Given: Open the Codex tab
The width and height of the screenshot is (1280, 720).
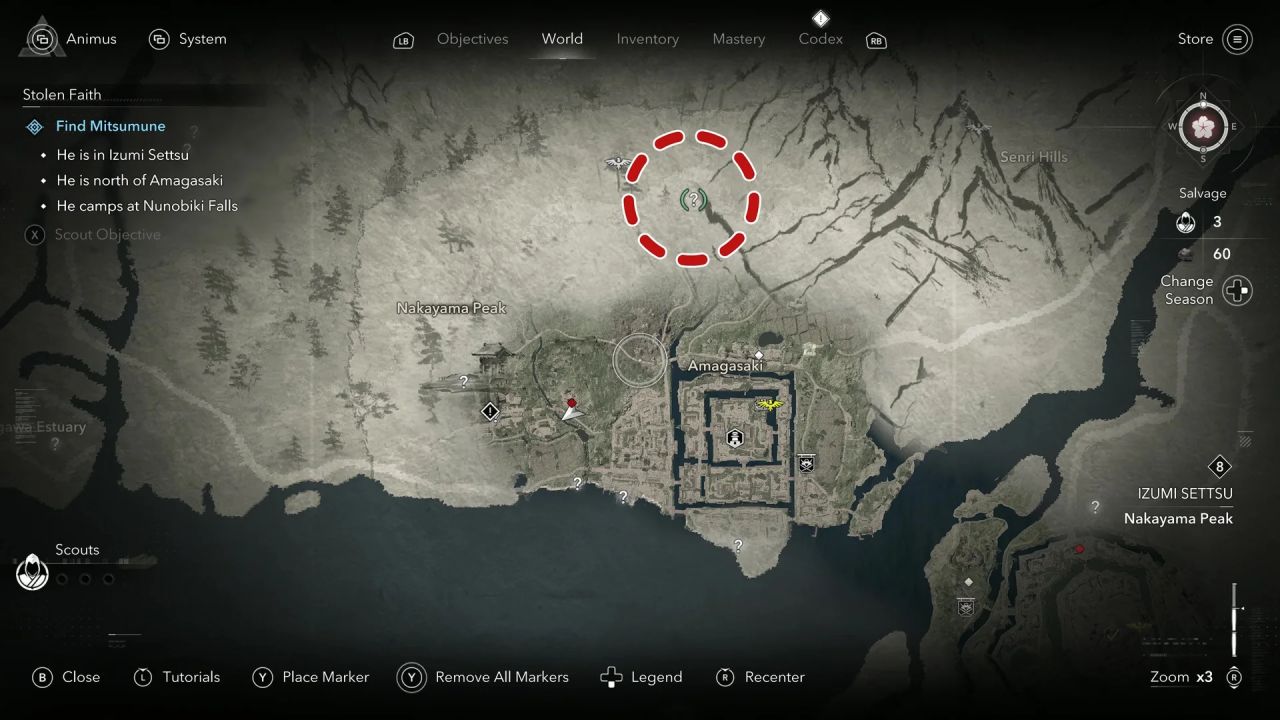Looking at the screenshot, I should pos(820,39).
